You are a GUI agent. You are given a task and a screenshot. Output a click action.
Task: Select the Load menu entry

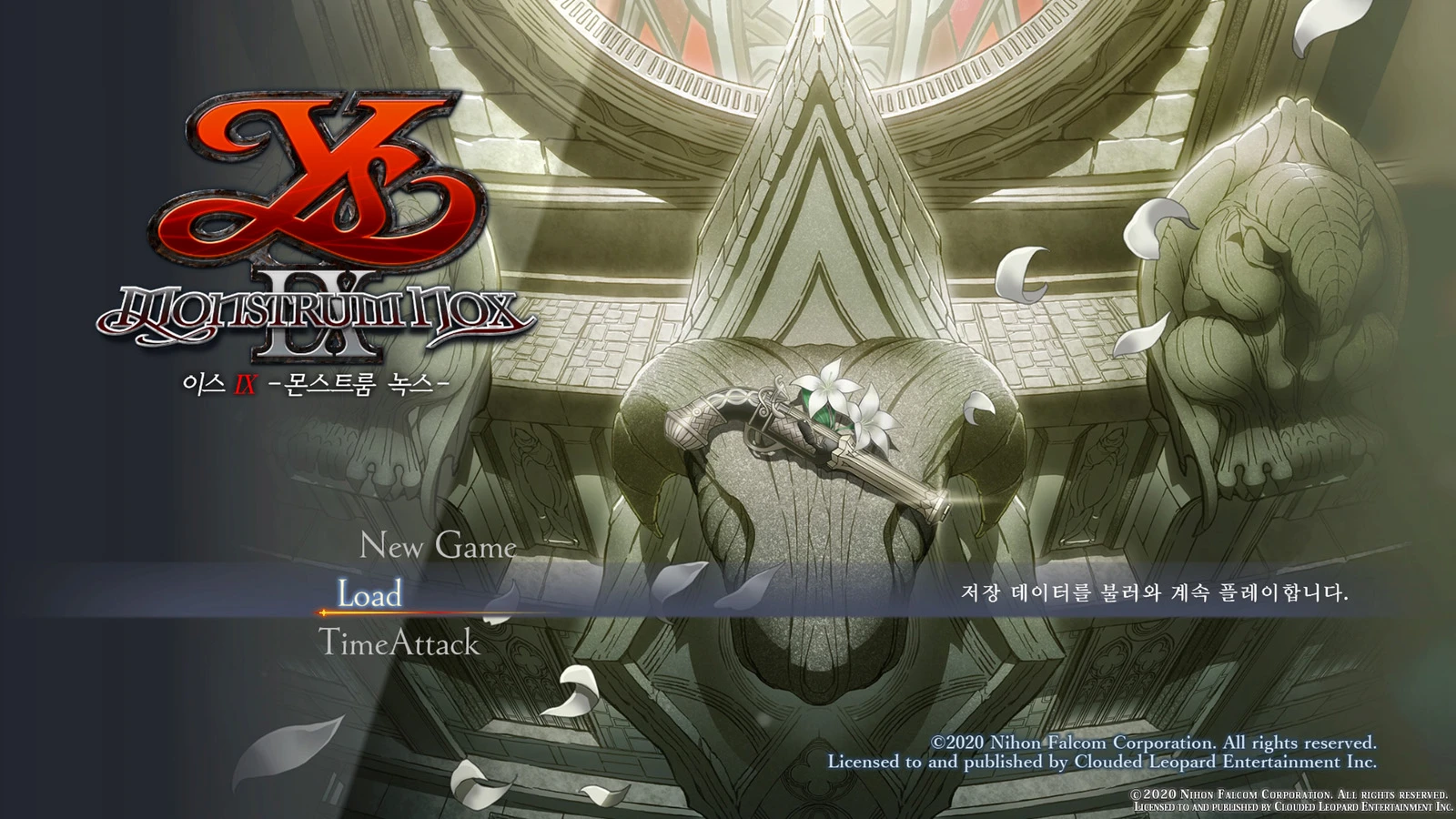coord(369,594)
